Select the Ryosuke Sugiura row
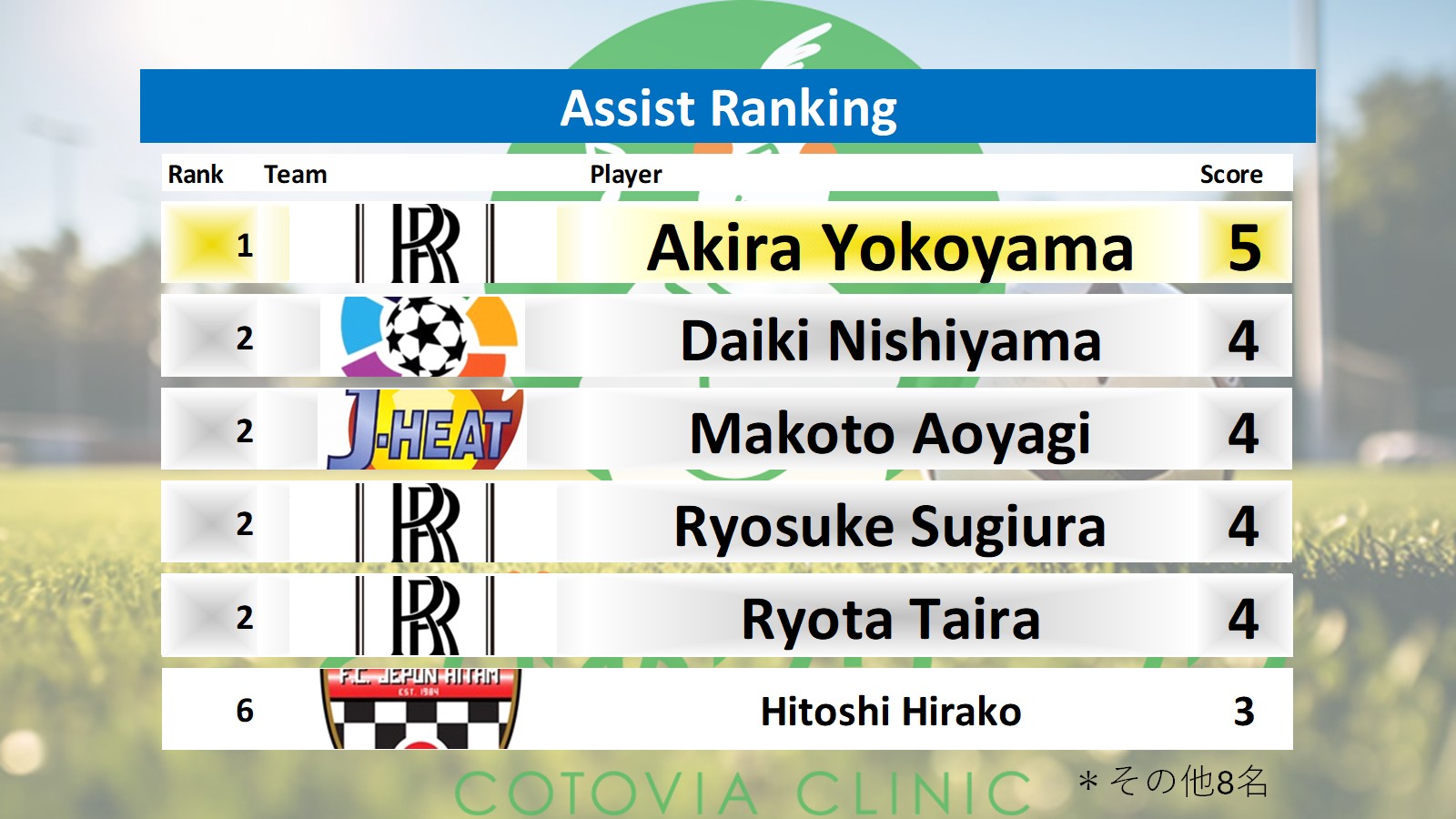The image size is (1456, 819). [x=889, y=526]
